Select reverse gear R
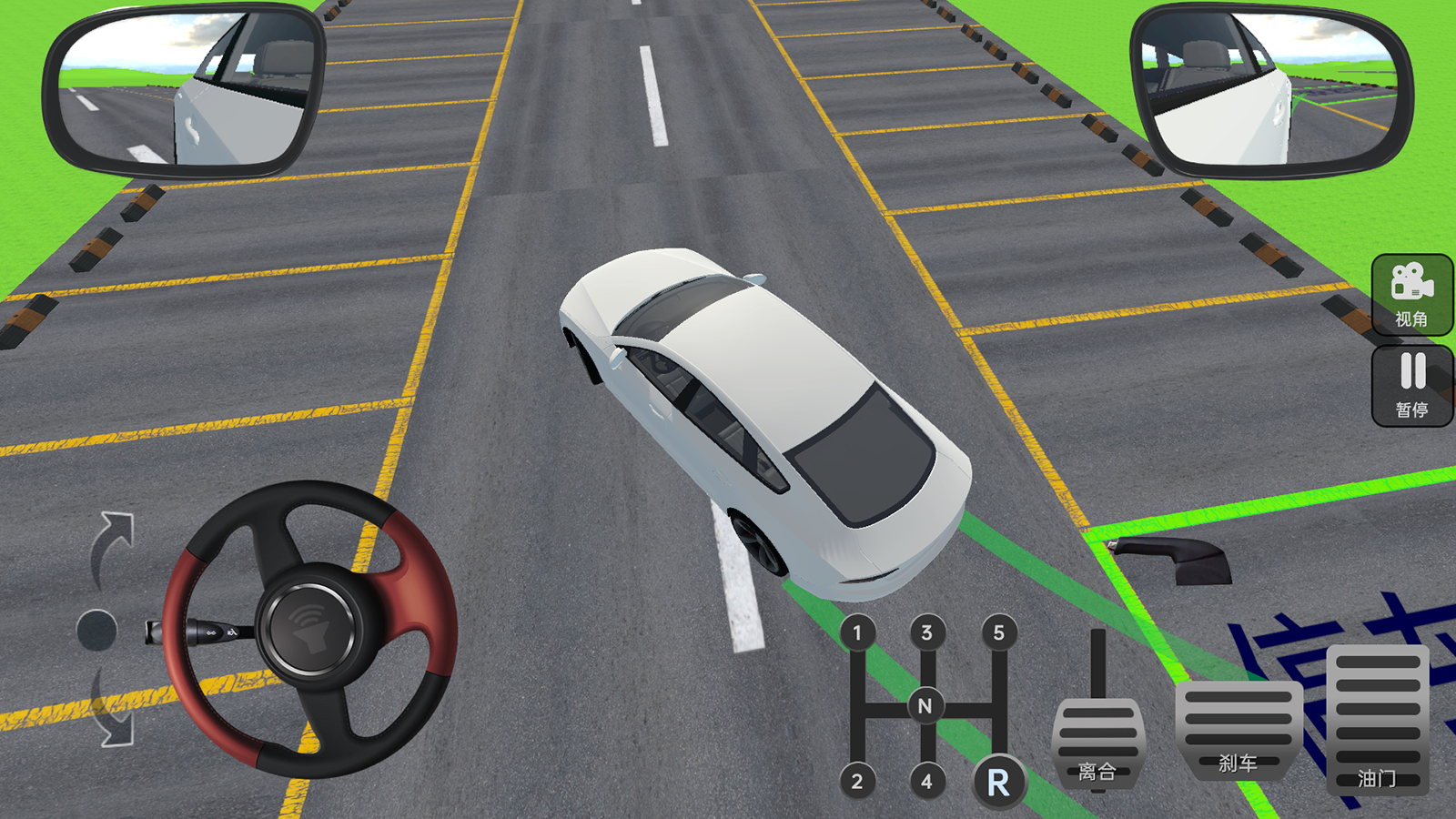This screenshot has height=819, width=1456. click(x=998, y=782)
